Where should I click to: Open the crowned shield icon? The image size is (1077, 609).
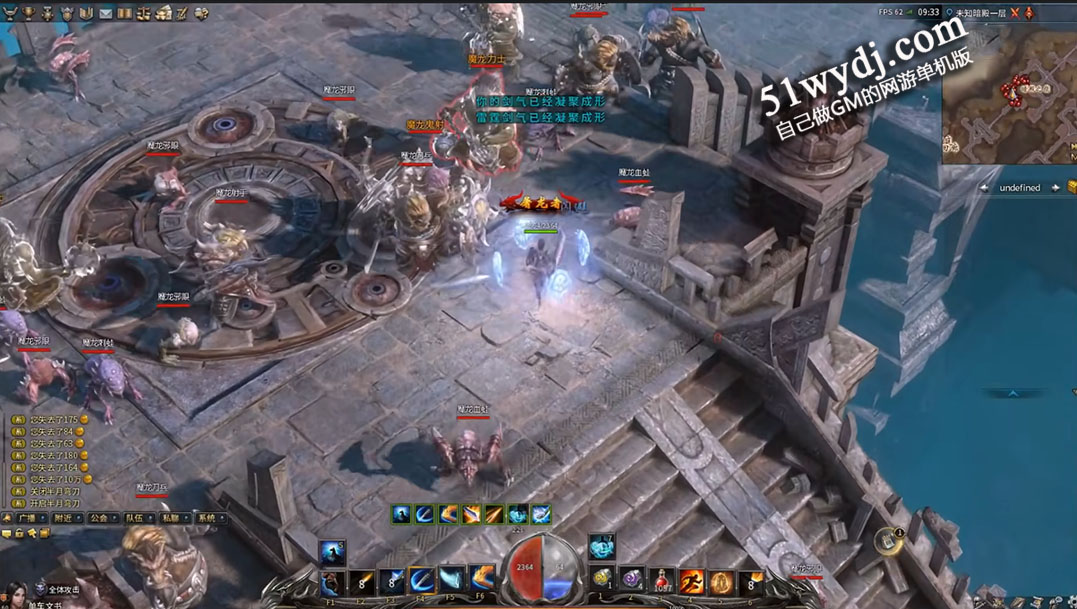(x=67, y=13)
